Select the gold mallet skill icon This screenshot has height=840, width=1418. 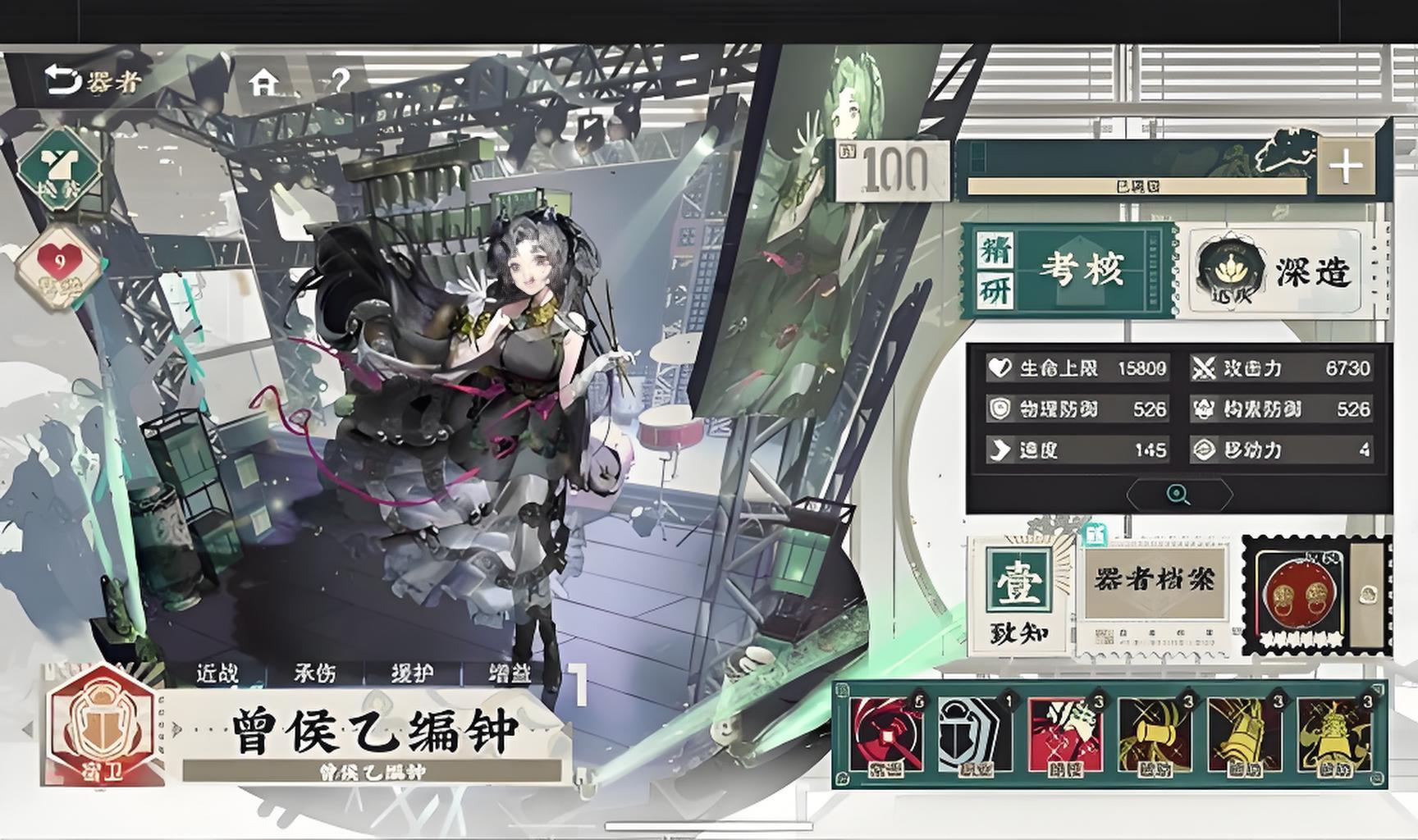click(1154, 735)
